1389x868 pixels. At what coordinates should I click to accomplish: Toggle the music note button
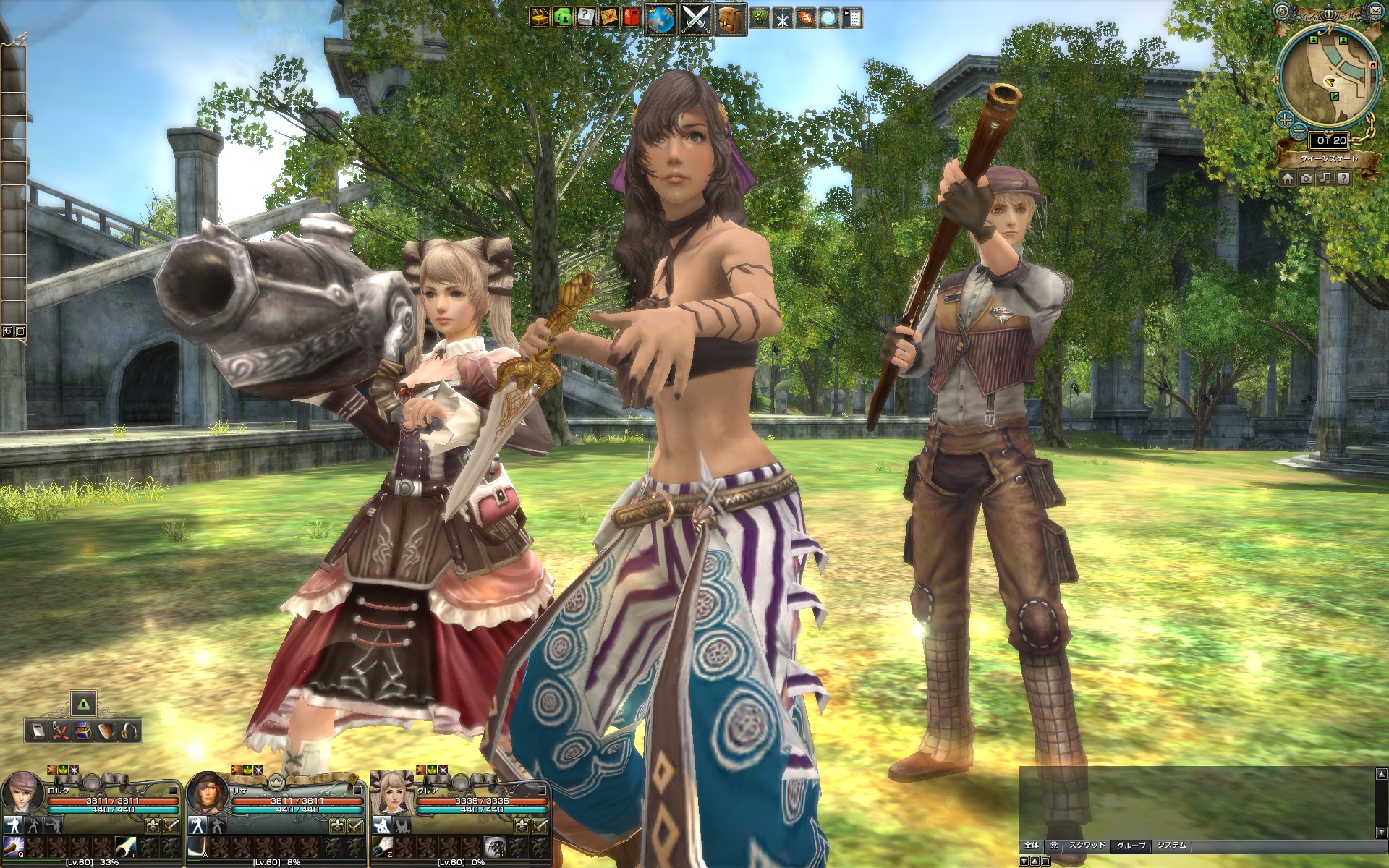(x=1325, y=178)
